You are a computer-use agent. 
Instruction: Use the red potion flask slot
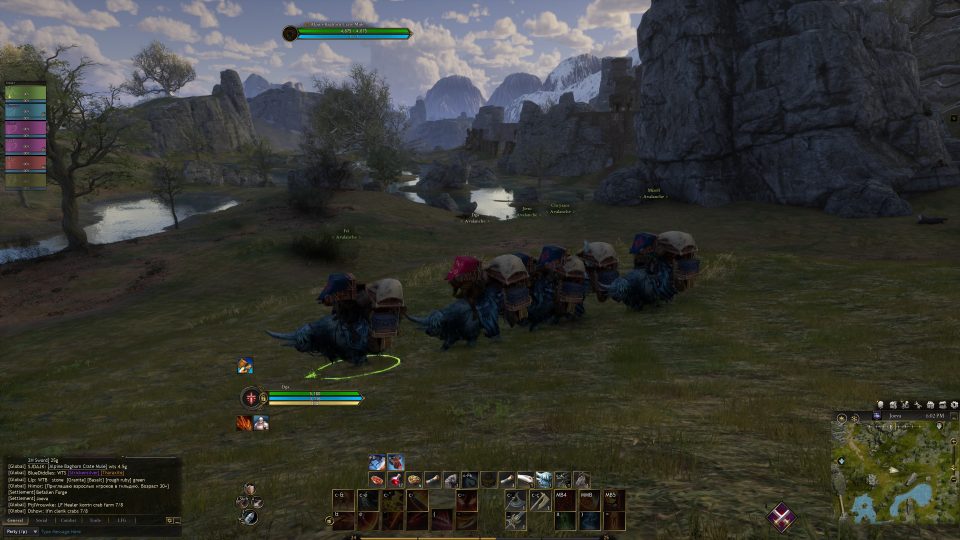tap(396, 480)
